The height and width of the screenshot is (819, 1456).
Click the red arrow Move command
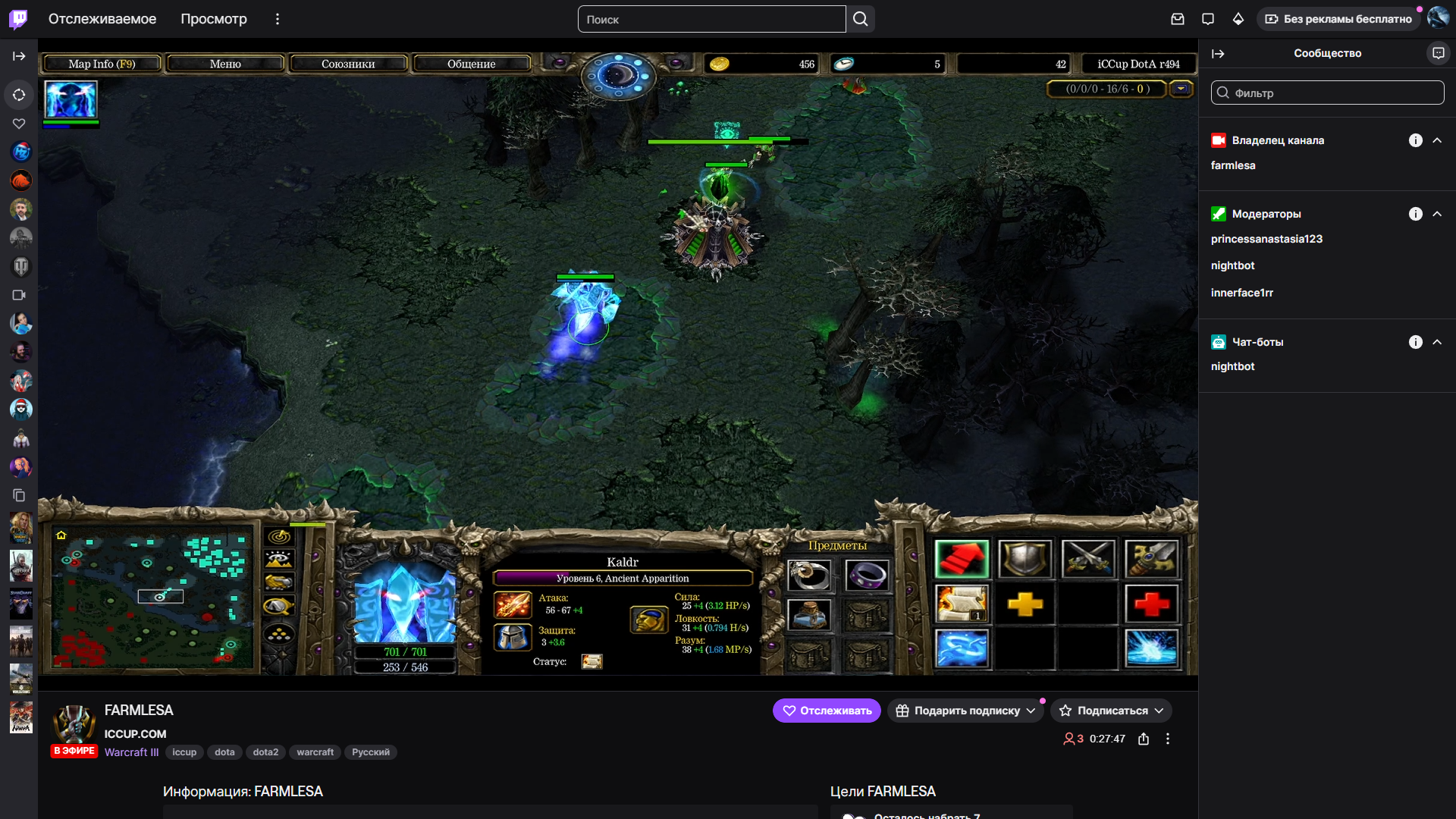962,560
